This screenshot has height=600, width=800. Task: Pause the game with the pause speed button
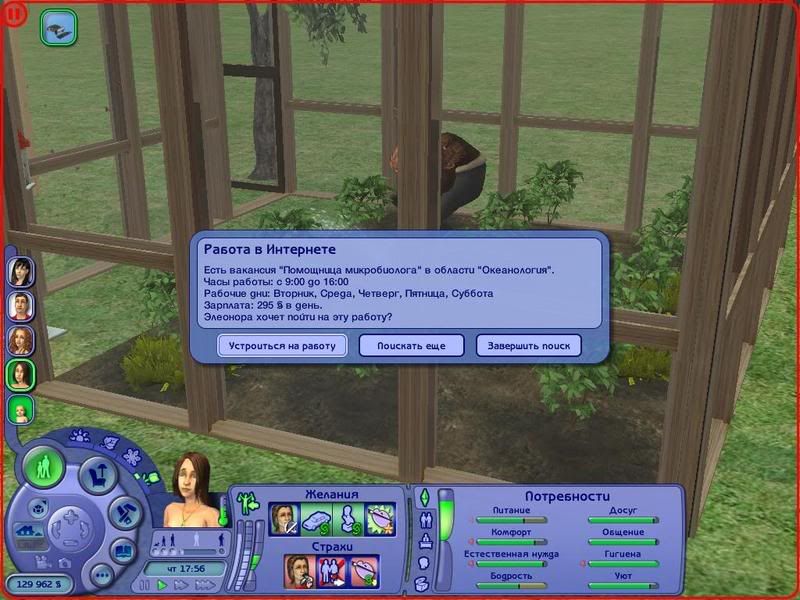[x=146, y=585]
